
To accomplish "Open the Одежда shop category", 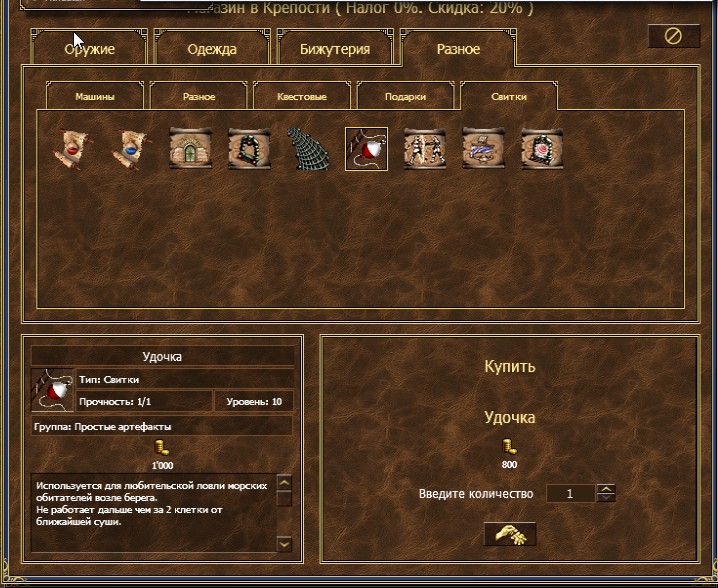I will (212, 49).
